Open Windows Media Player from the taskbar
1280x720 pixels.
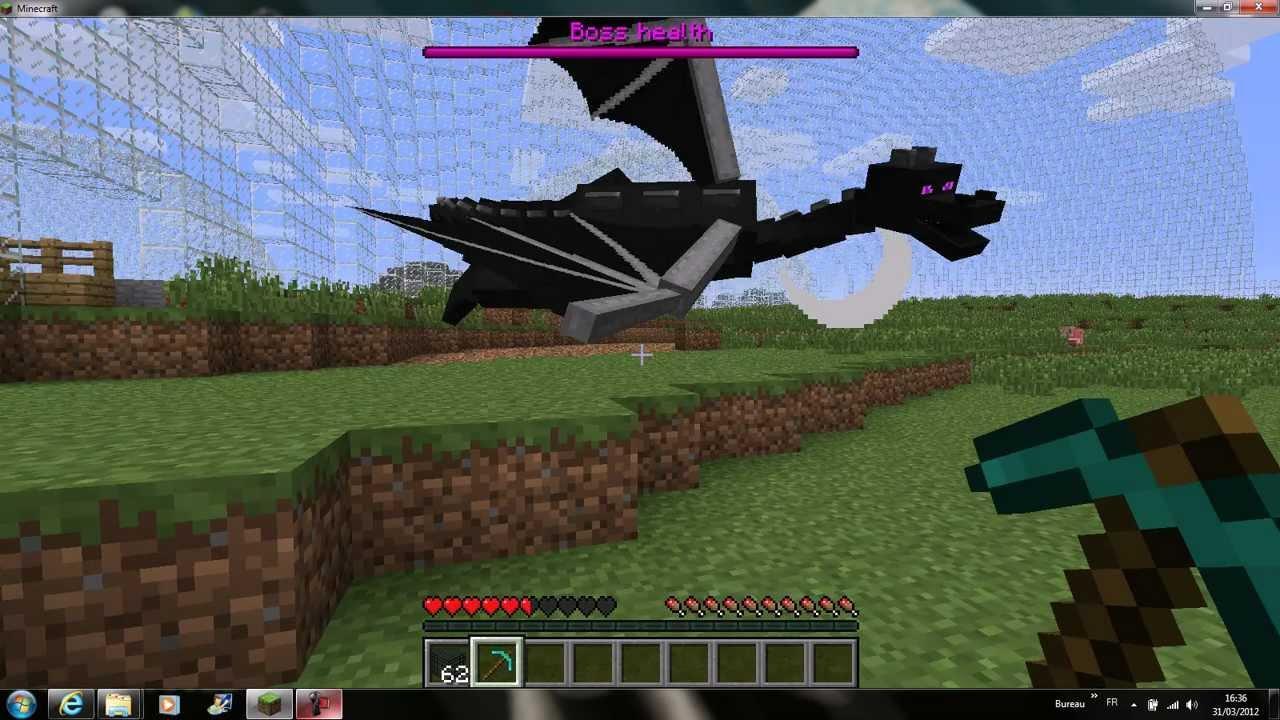pyautogui.click(x=168, y=704)
